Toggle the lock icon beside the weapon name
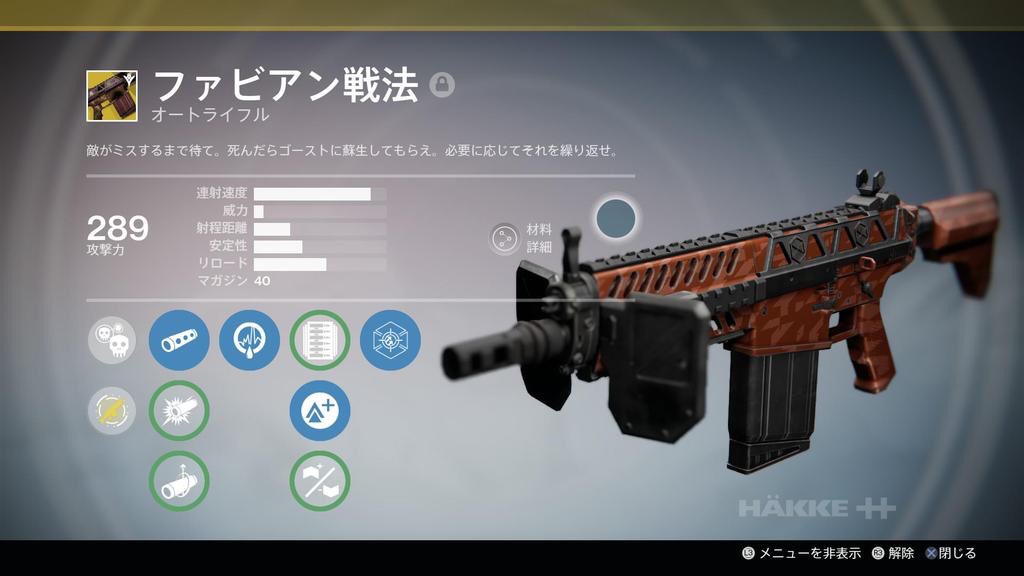 (442, 86)
